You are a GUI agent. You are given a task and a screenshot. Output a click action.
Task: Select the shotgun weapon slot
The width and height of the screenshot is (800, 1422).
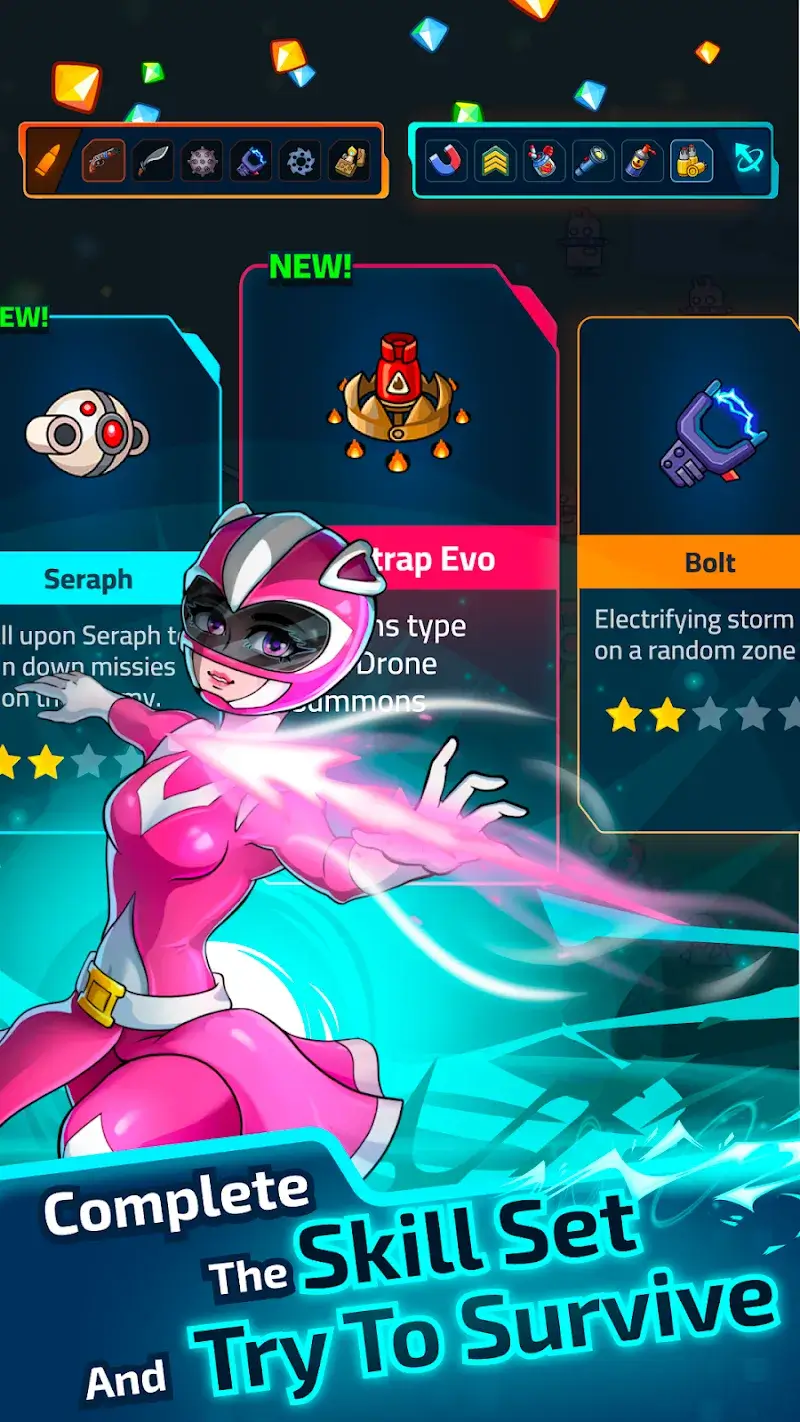click(104, 160)
